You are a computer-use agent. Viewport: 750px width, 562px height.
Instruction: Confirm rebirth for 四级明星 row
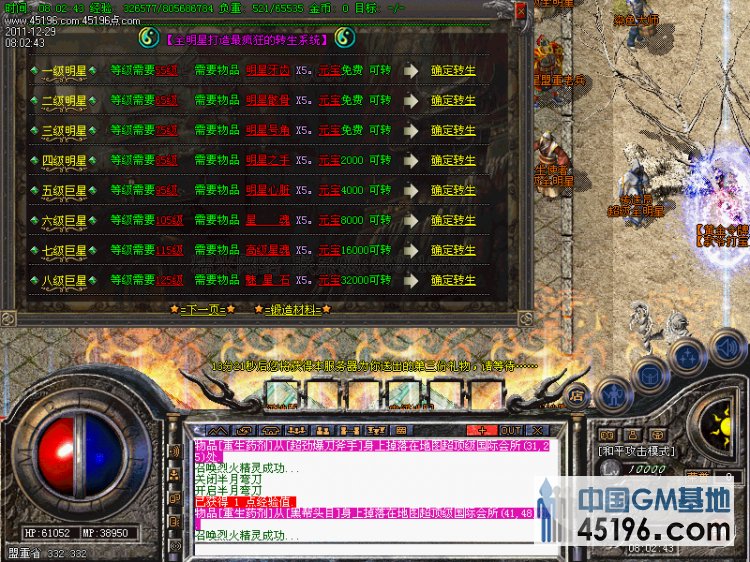coord(453,160)
